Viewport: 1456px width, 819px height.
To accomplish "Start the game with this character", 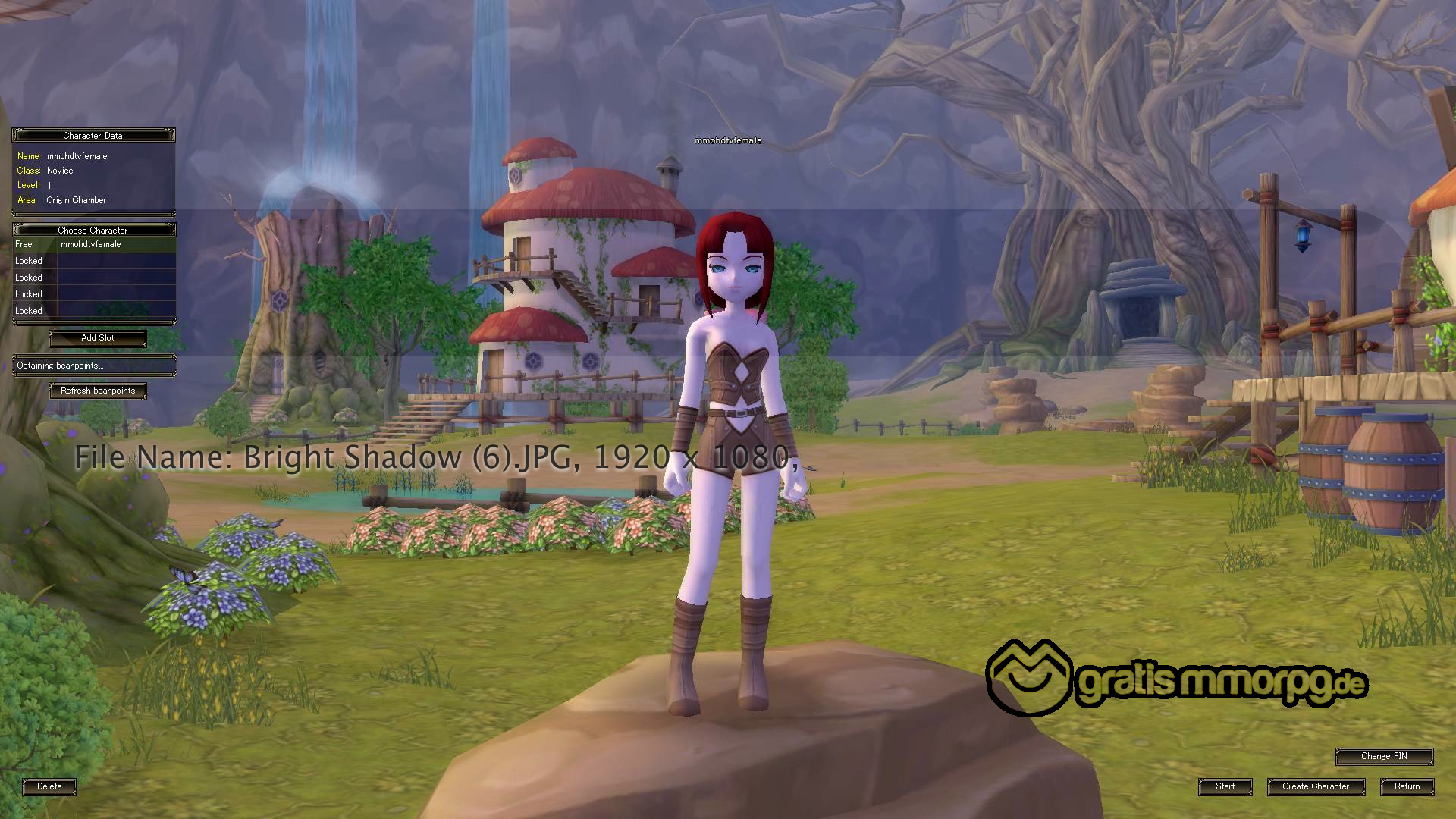I will (1225, 786).
